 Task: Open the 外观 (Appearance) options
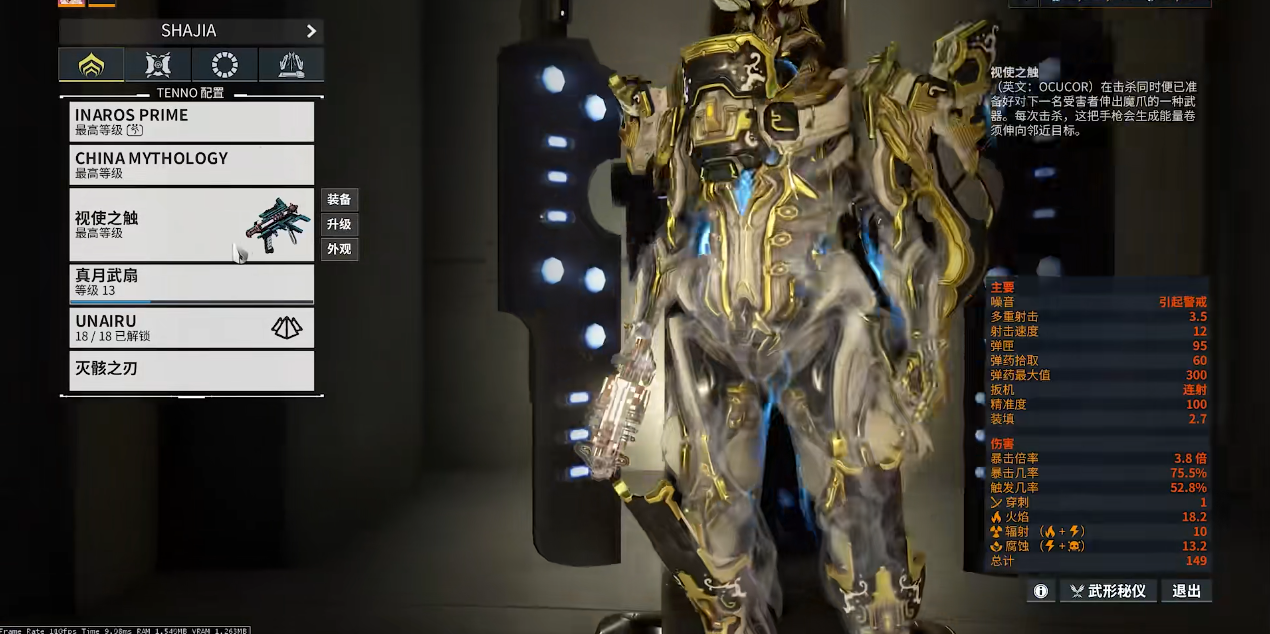339,249
